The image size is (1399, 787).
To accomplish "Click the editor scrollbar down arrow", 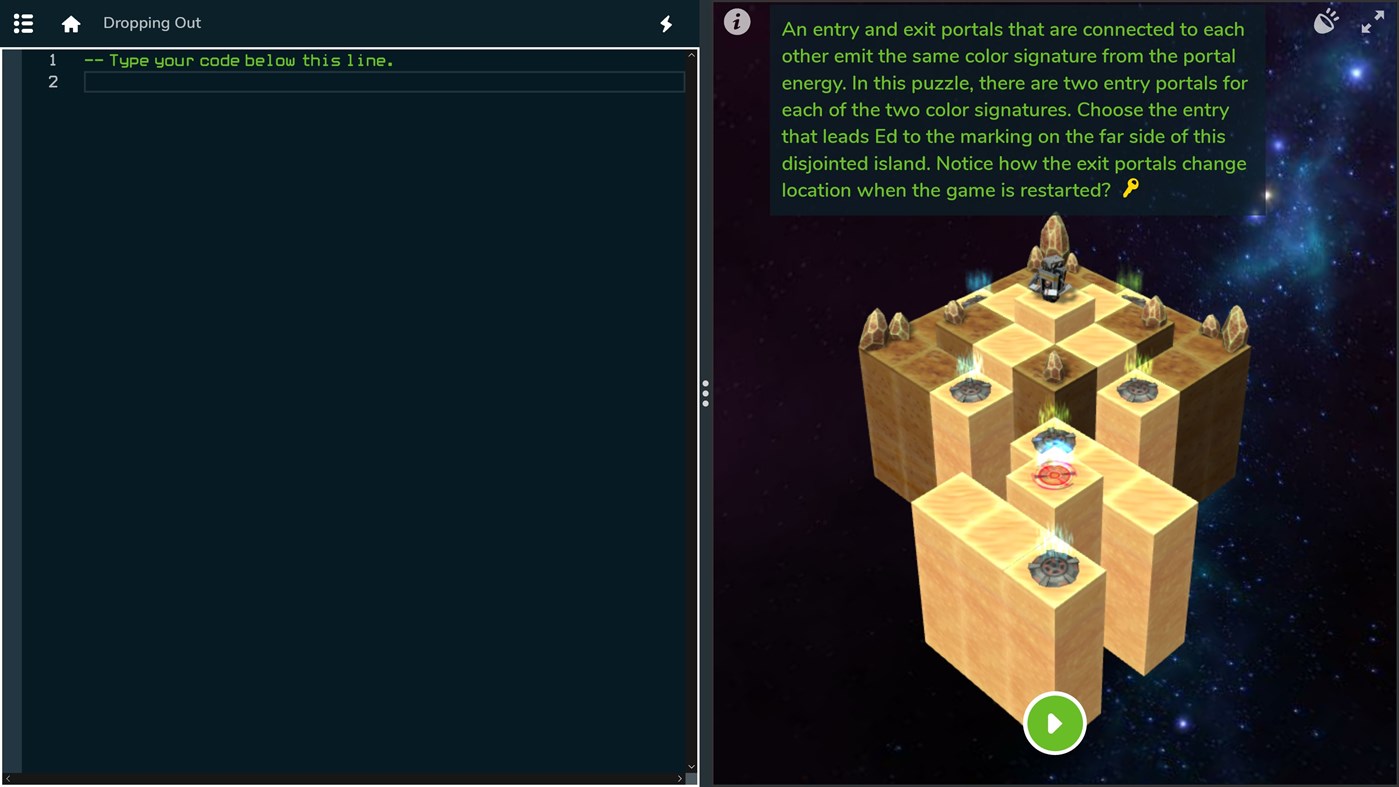I will [691, 765].
